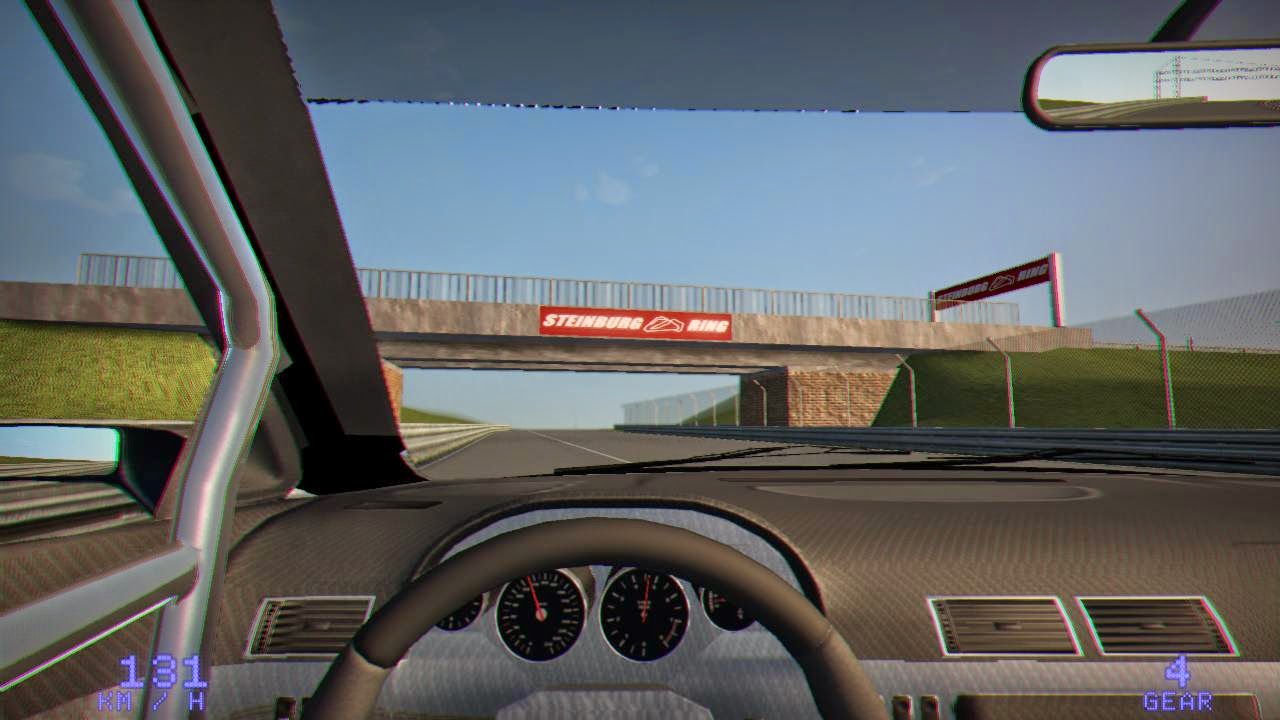The image size is (1280, 720).
Task: Click the STEINBURG RING banner on the bridge
Action: click(x=637, y=322)
